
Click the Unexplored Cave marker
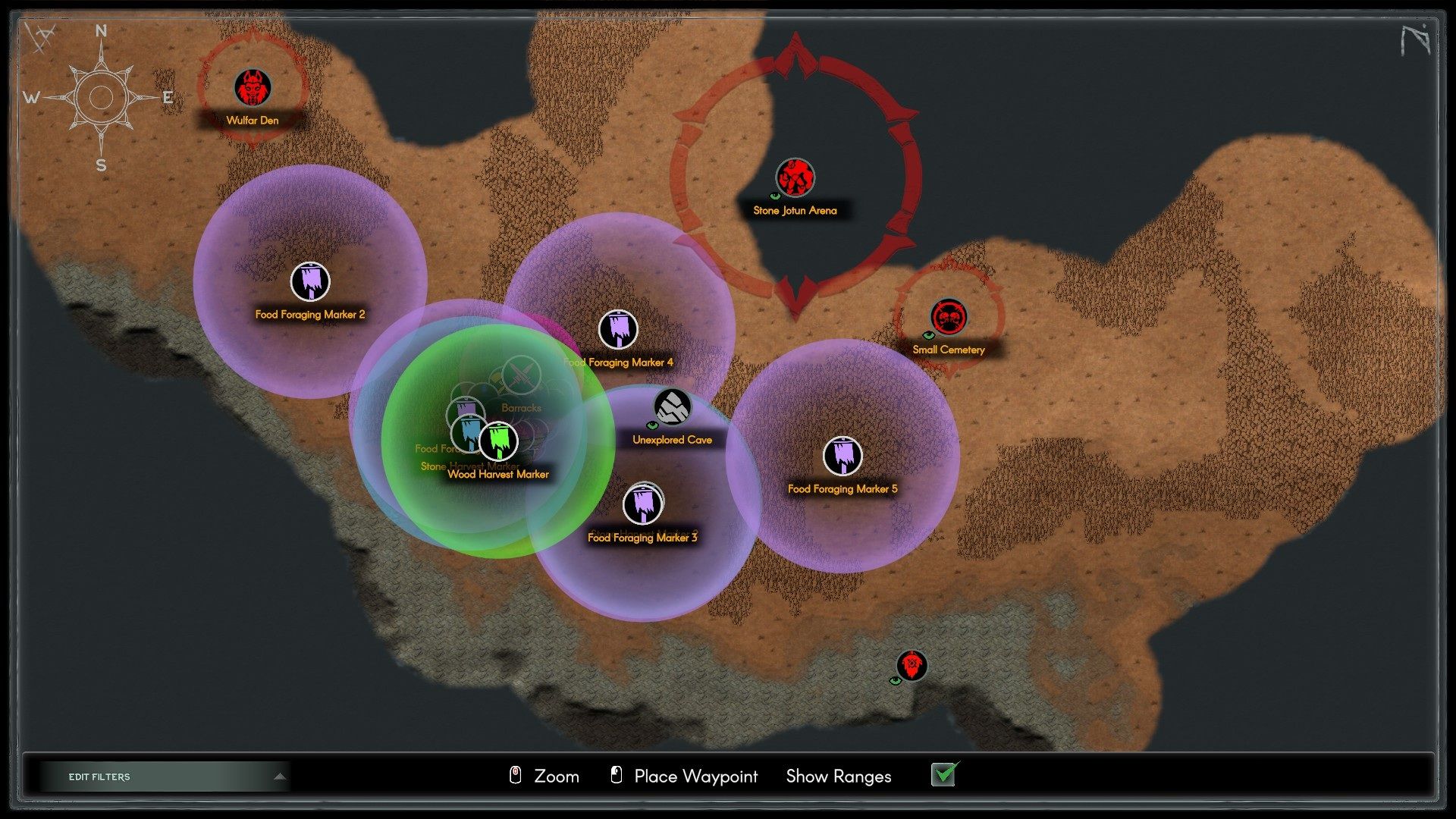point(672,408)
